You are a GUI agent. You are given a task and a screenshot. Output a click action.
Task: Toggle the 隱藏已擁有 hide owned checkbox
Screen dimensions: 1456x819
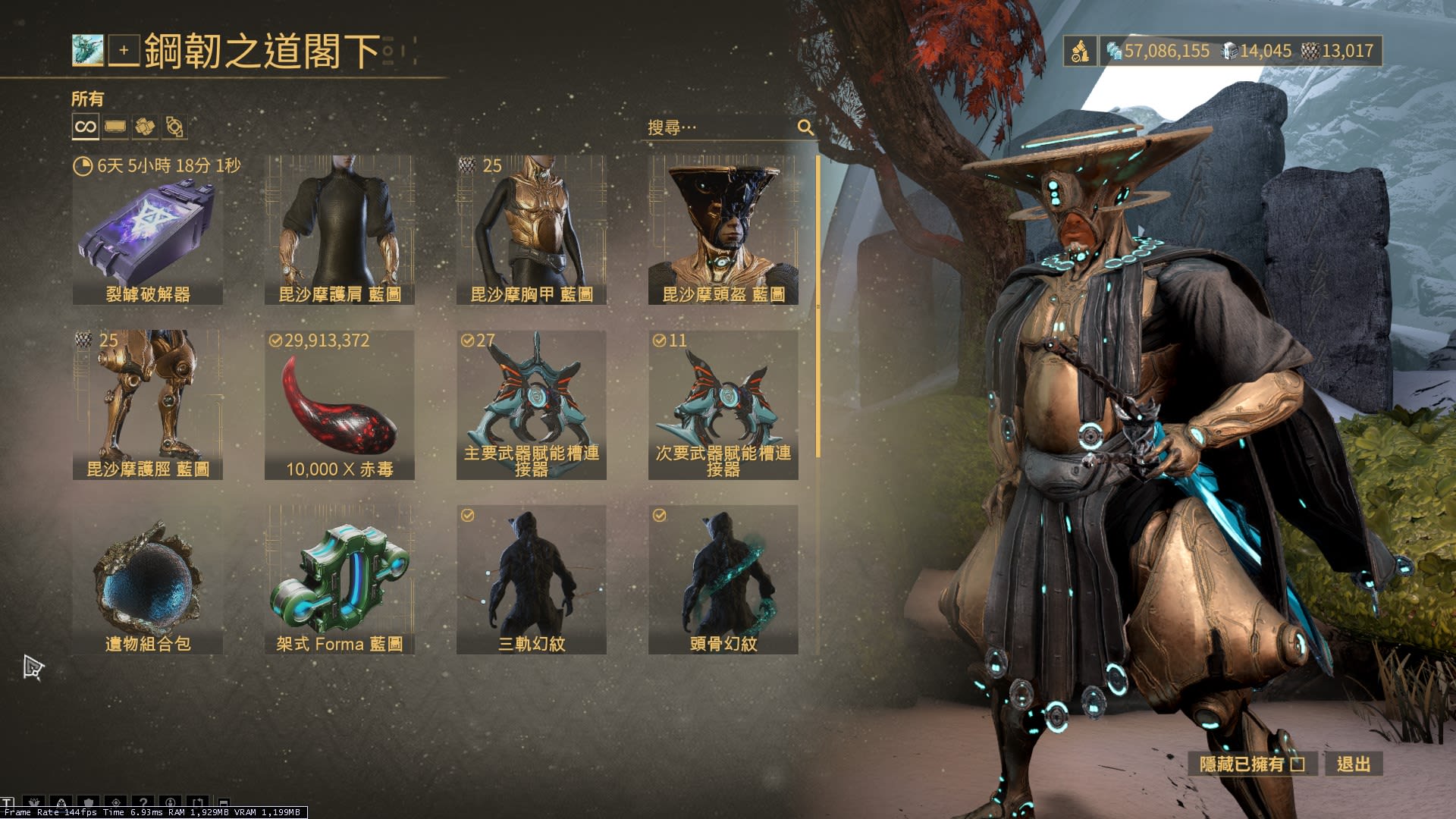(x=1298, y=764)
